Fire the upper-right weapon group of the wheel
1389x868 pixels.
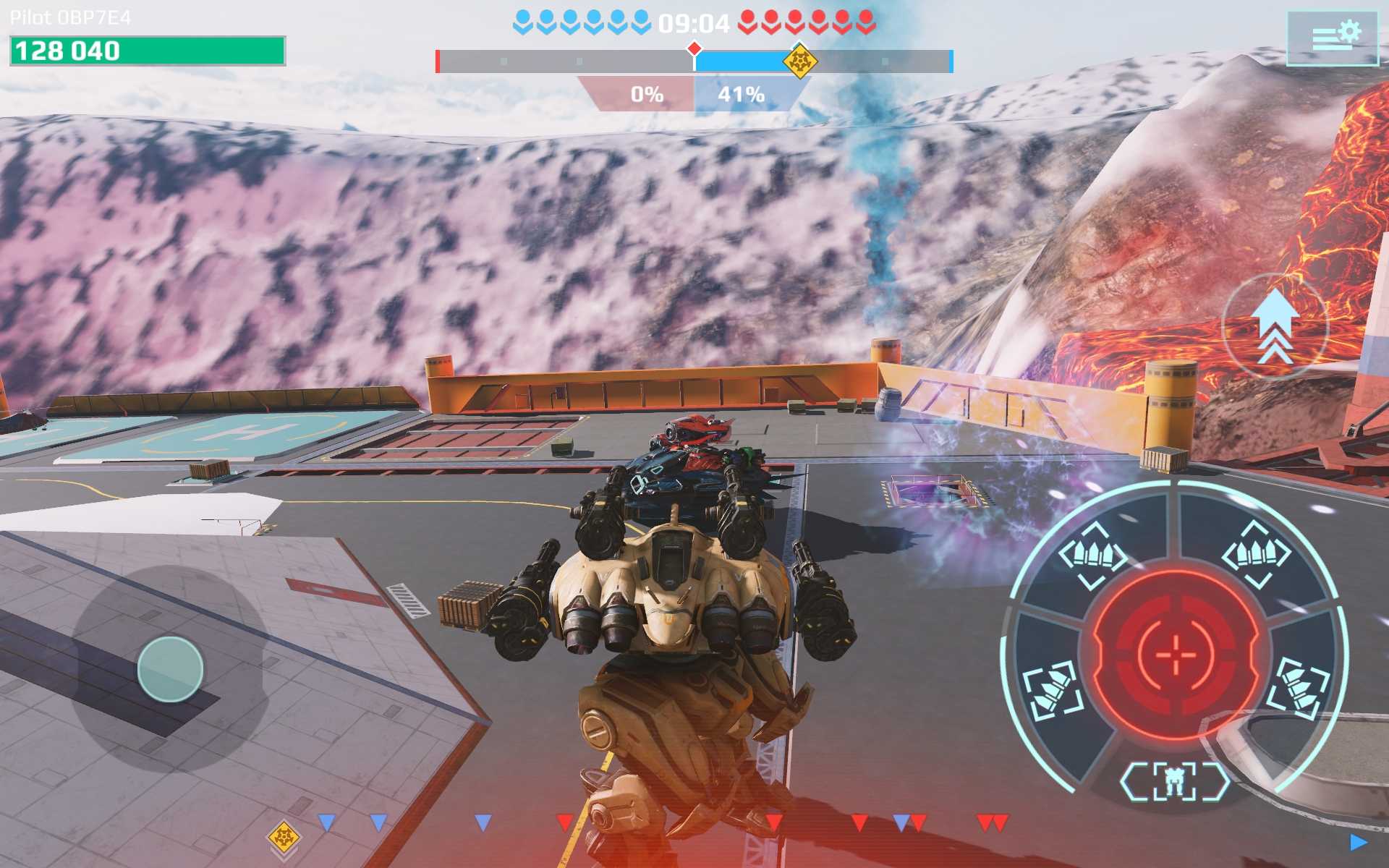pos(1256,555)
